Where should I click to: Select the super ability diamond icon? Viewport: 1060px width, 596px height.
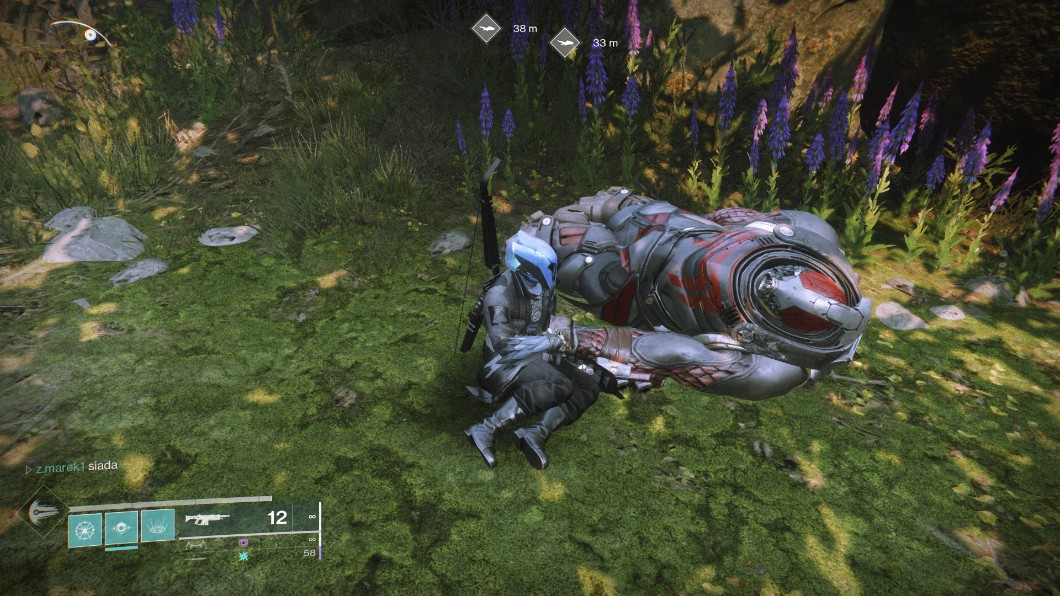pyautogui.click(x=40, y=511)
